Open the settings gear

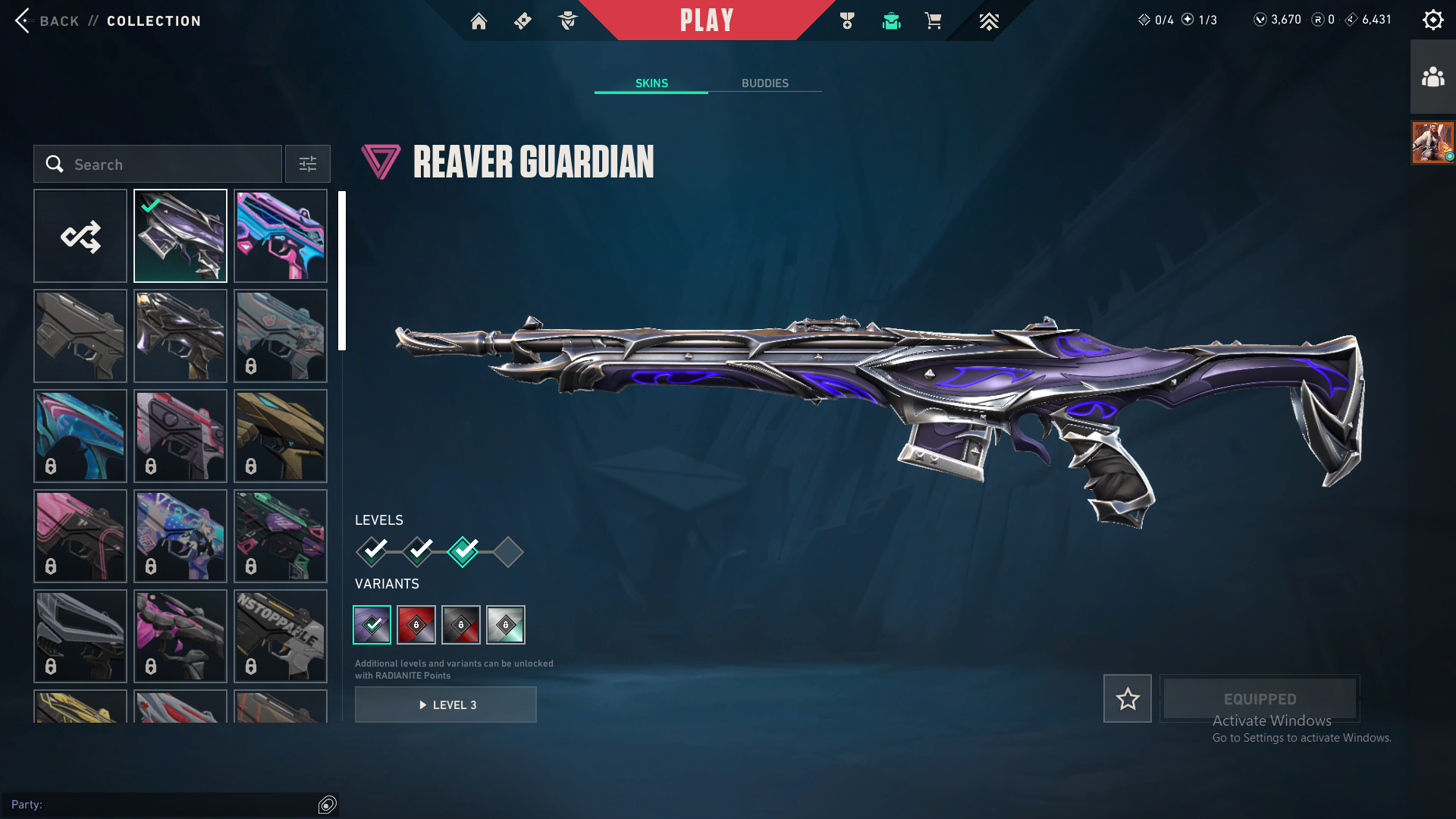(x=1432, y=20)
